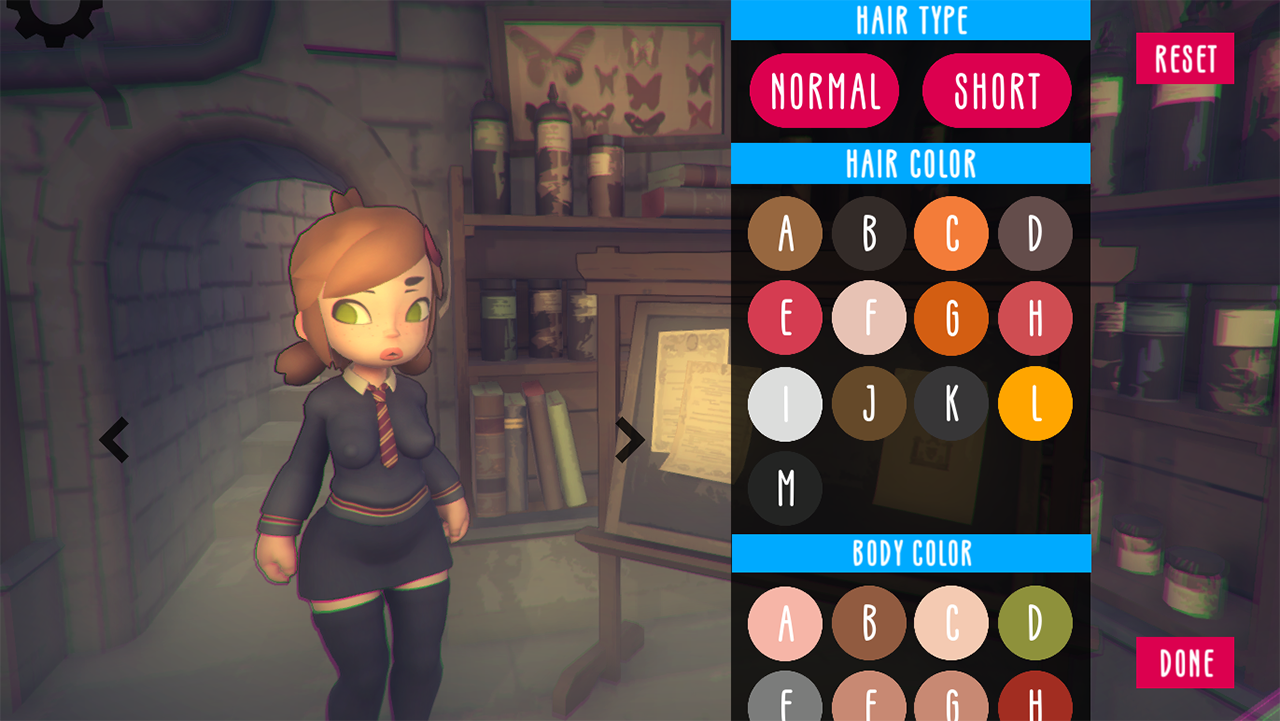Click the left arrow beside the character
This screenshot has height=721, width=1280.
[114, 440]
